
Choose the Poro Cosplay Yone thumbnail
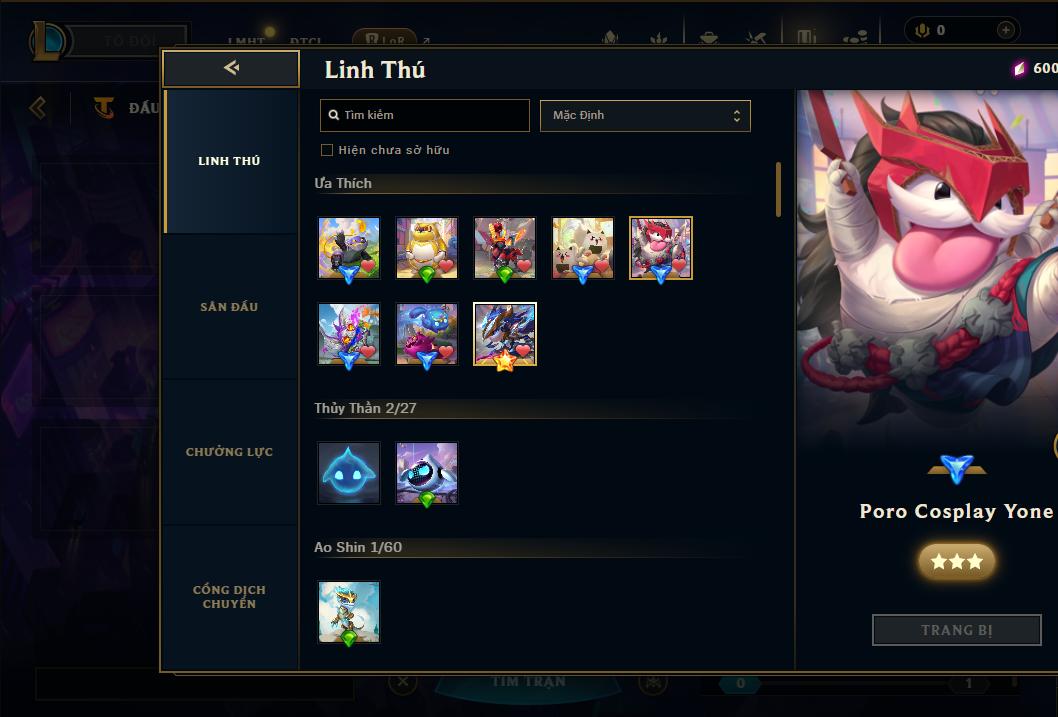pos(661,248)
